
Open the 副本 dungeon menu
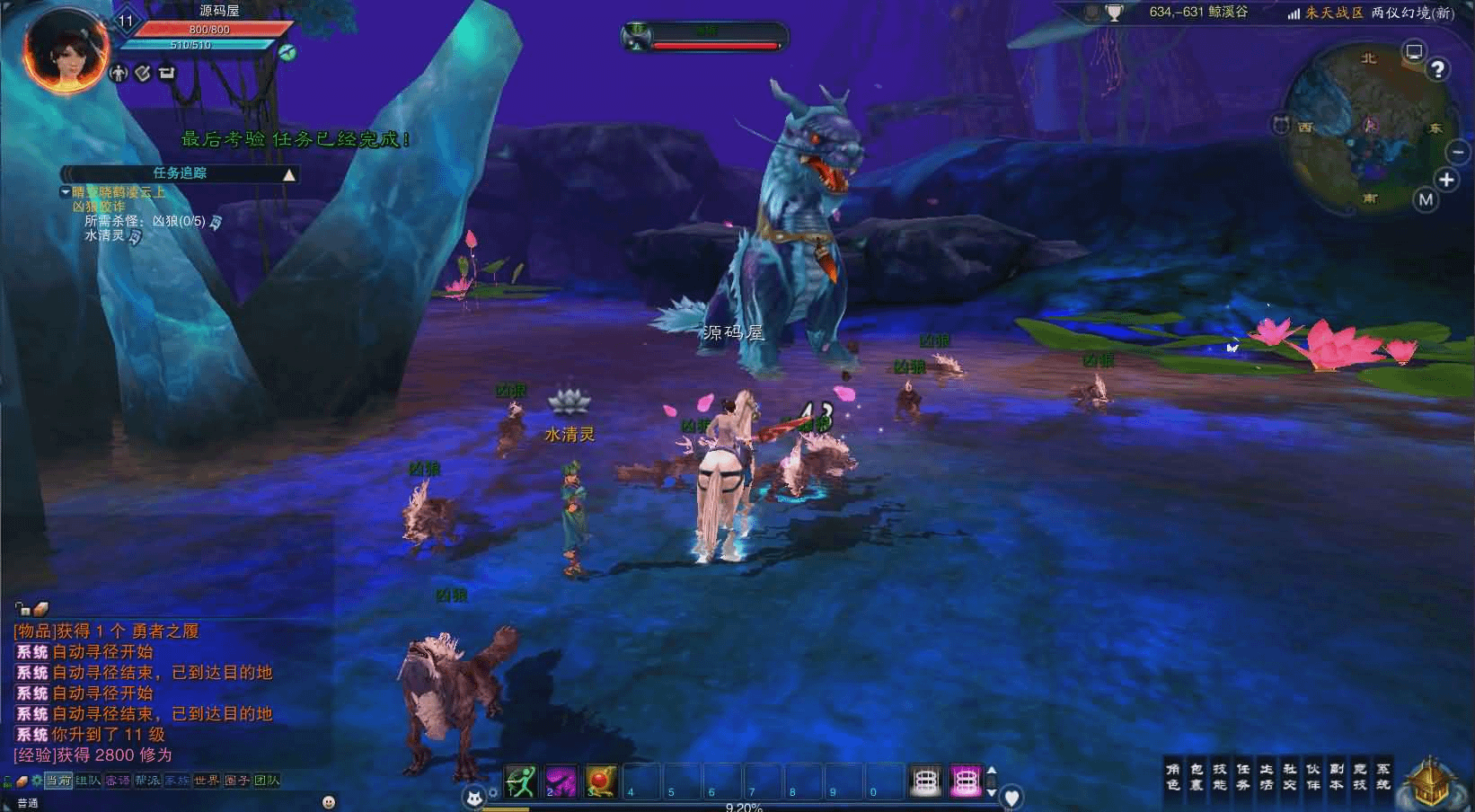[1337, 777]
